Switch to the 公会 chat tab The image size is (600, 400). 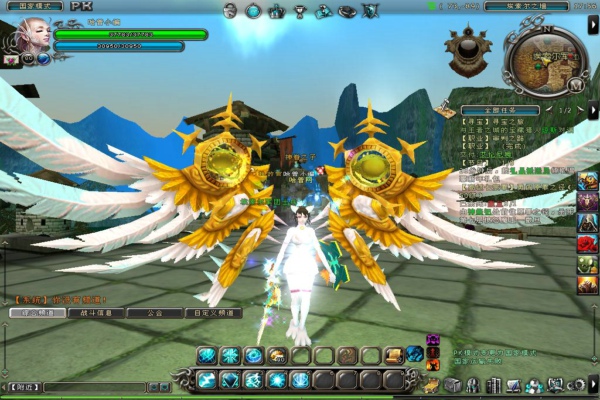[155, 313]
